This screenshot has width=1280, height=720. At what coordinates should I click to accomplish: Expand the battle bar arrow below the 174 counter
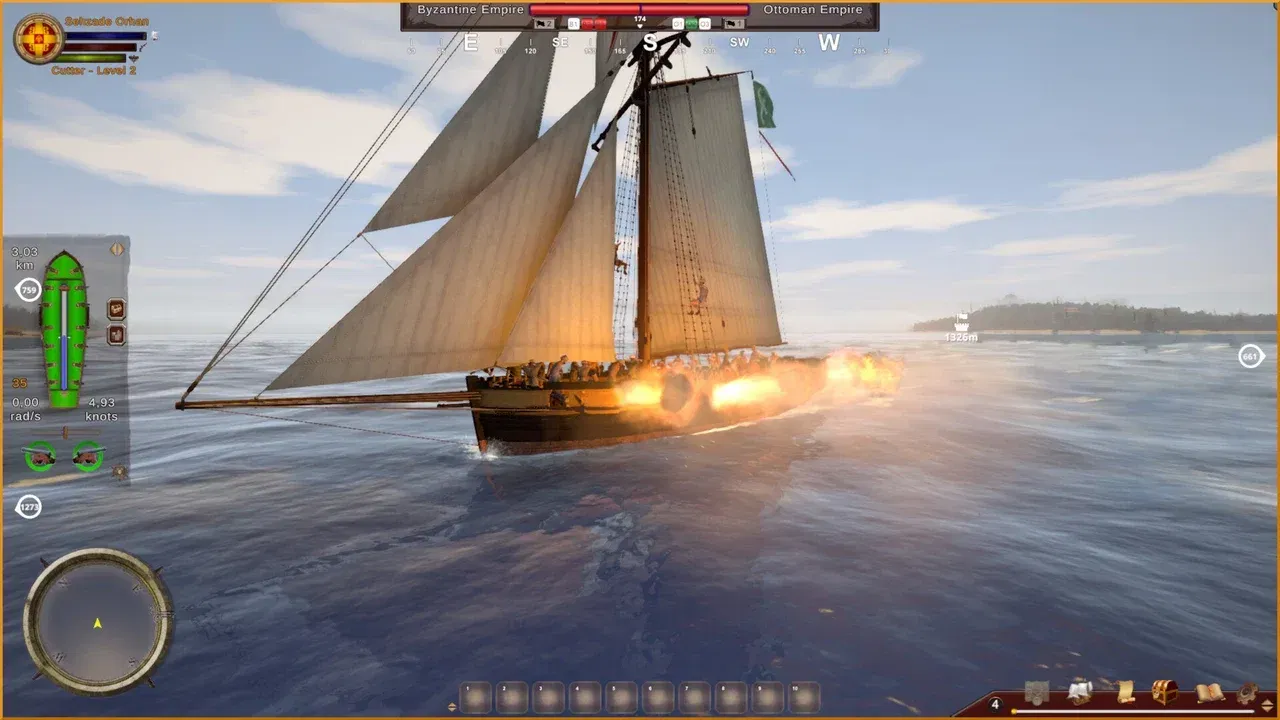pos(639,27)
